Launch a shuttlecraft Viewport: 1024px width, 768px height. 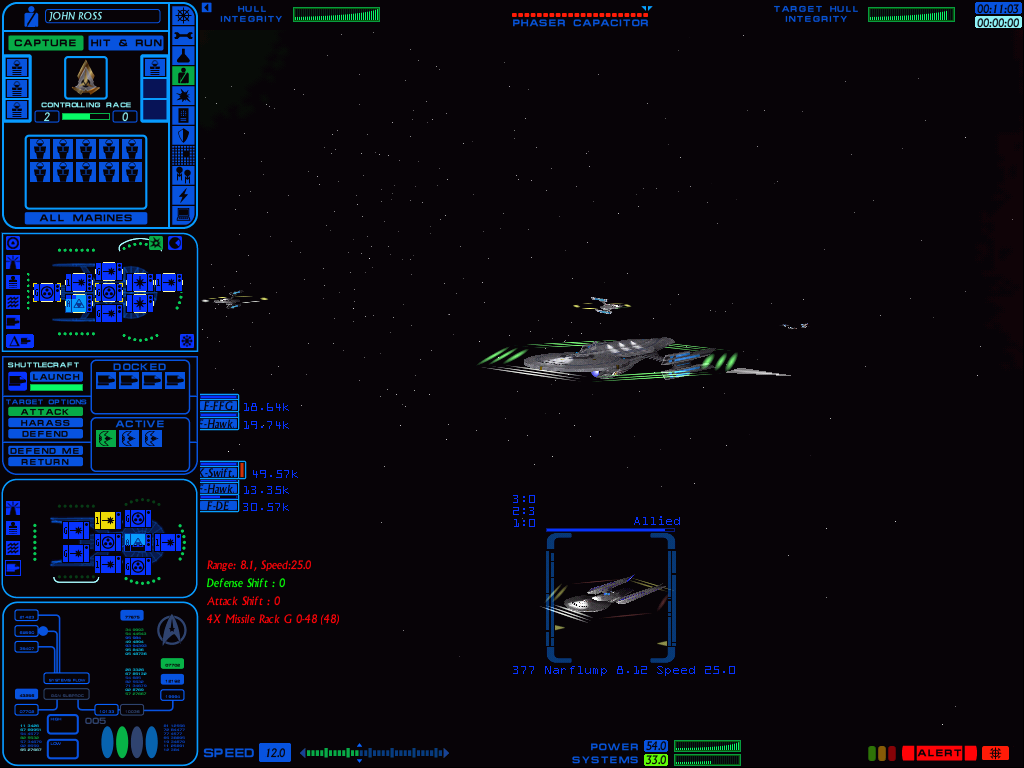pos(56,377)
